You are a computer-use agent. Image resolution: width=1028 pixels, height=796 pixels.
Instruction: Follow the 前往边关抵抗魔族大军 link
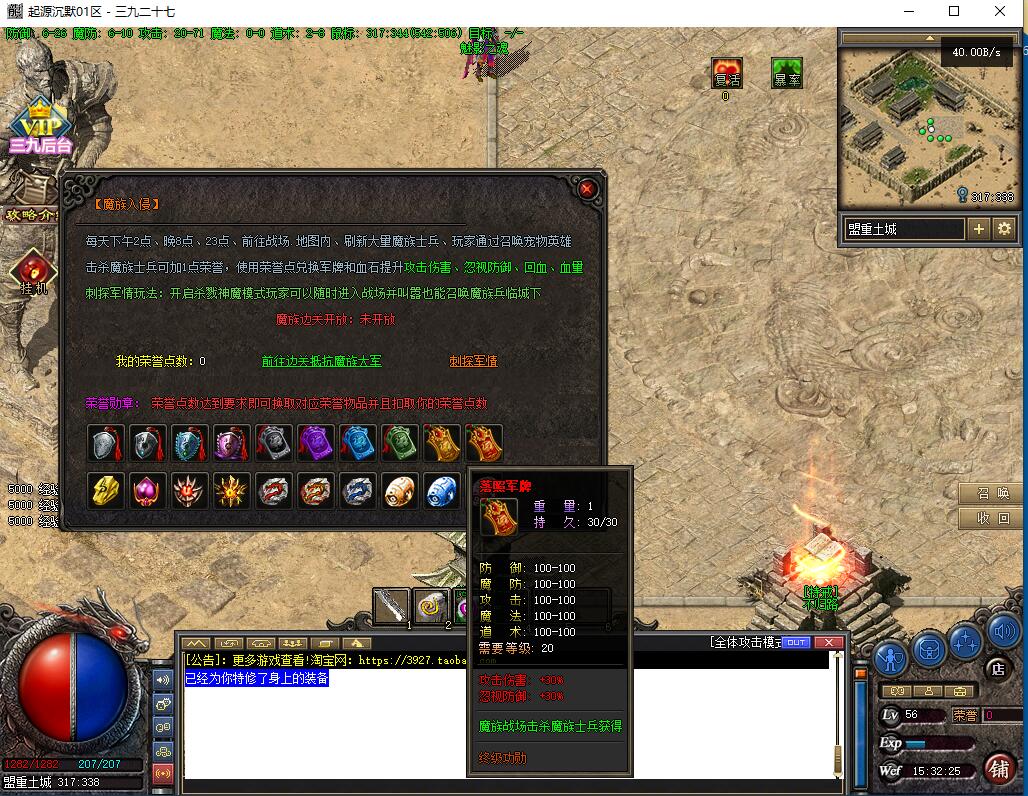tap(321, 361)
